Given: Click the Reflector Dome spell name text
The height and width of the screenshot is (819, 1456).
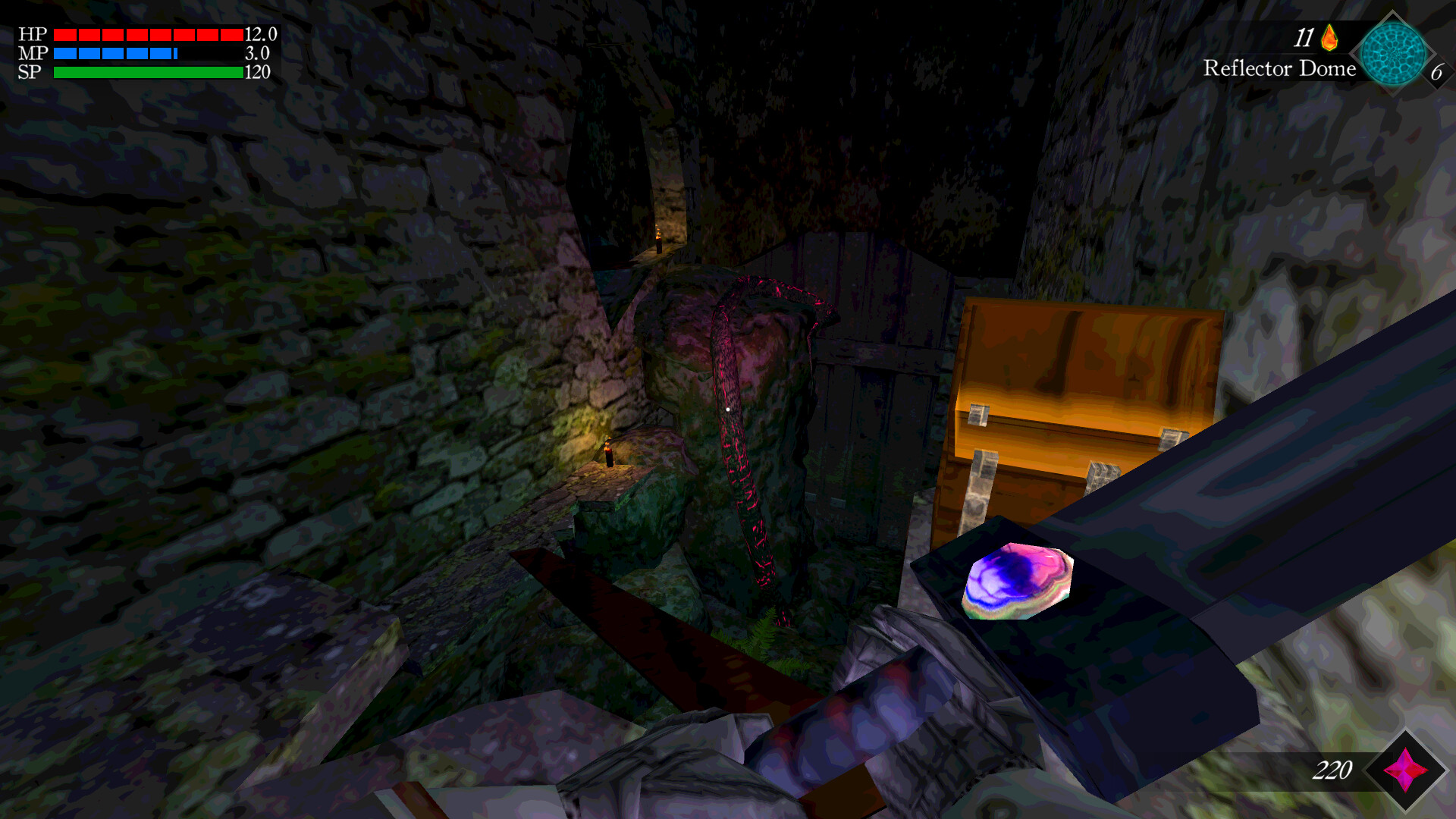Looking at the screenshot, I should point(1280,68).
